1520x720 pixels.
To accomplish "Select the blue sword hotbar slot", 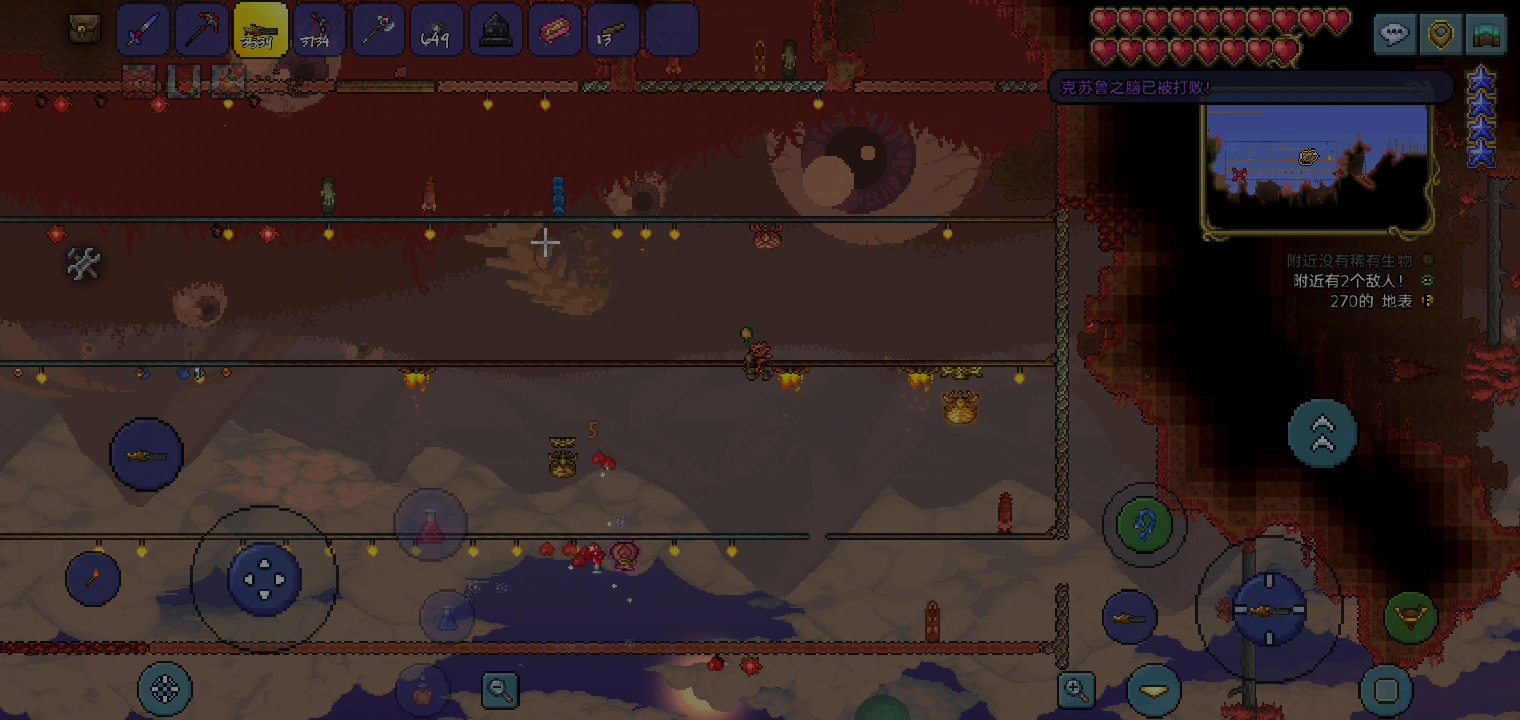I will (x=143, y=30).
